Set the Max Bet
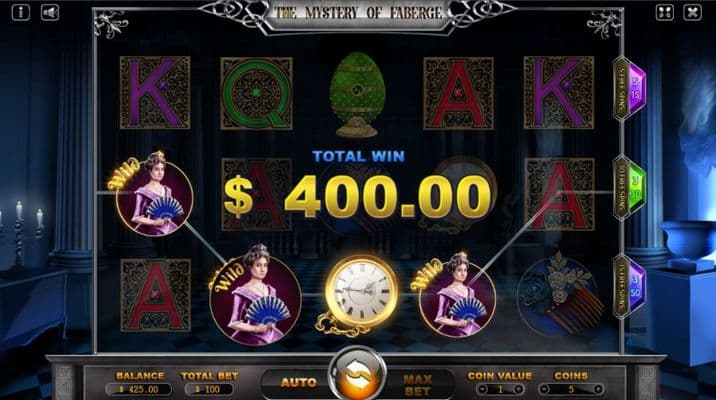 (417, 381)
